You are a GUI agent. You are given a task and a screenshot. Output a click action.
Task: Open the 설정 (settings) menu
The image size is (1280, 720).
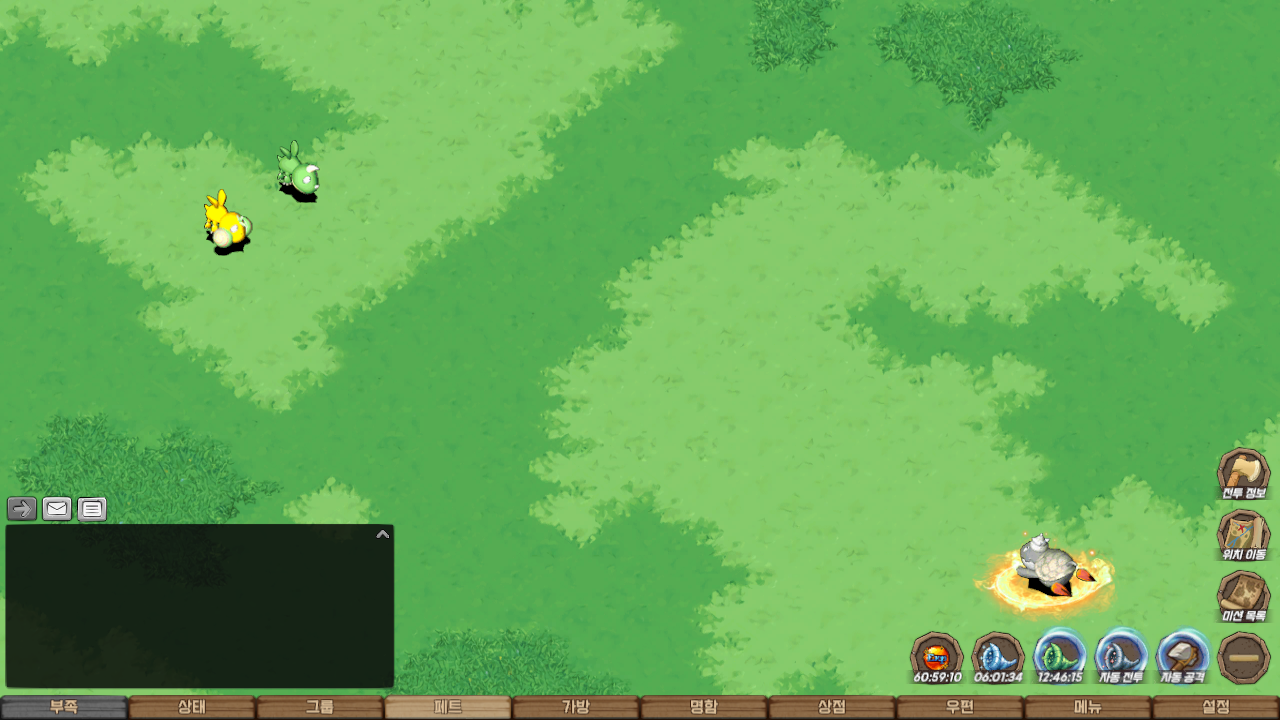click(1216, 707)
